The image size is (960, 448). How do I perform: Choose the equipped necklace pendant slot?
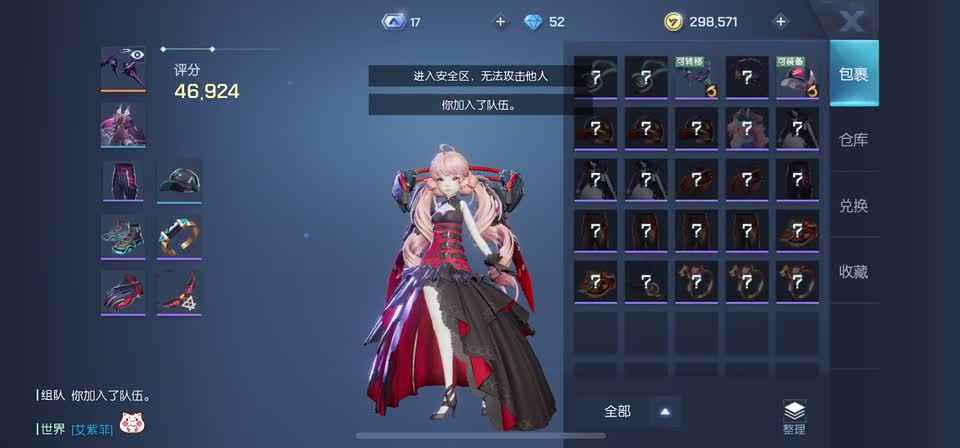[180, 292]
